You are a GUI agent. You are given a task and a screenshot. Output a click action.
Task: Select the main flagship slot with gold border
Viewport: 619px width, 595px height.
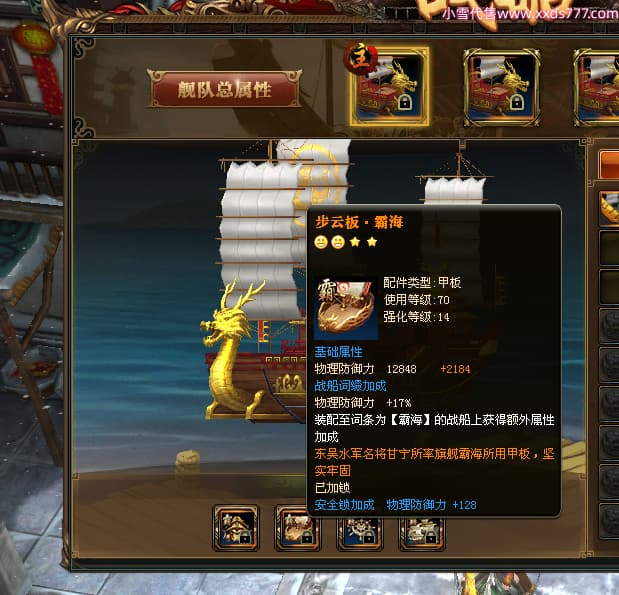coord(390,86)
